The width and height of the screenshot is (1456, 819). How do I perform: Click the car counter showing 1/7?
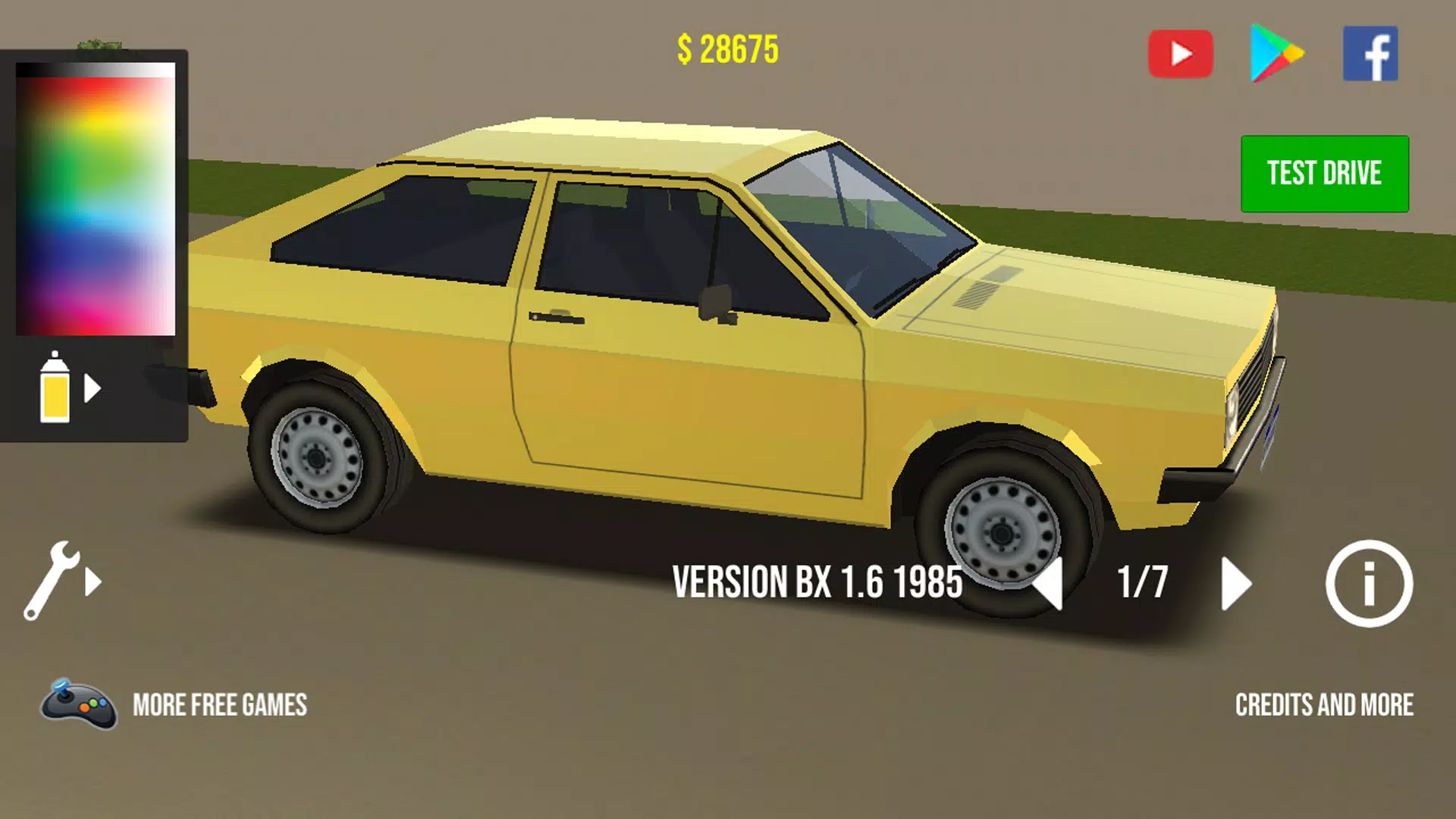tap(1142, 582)
